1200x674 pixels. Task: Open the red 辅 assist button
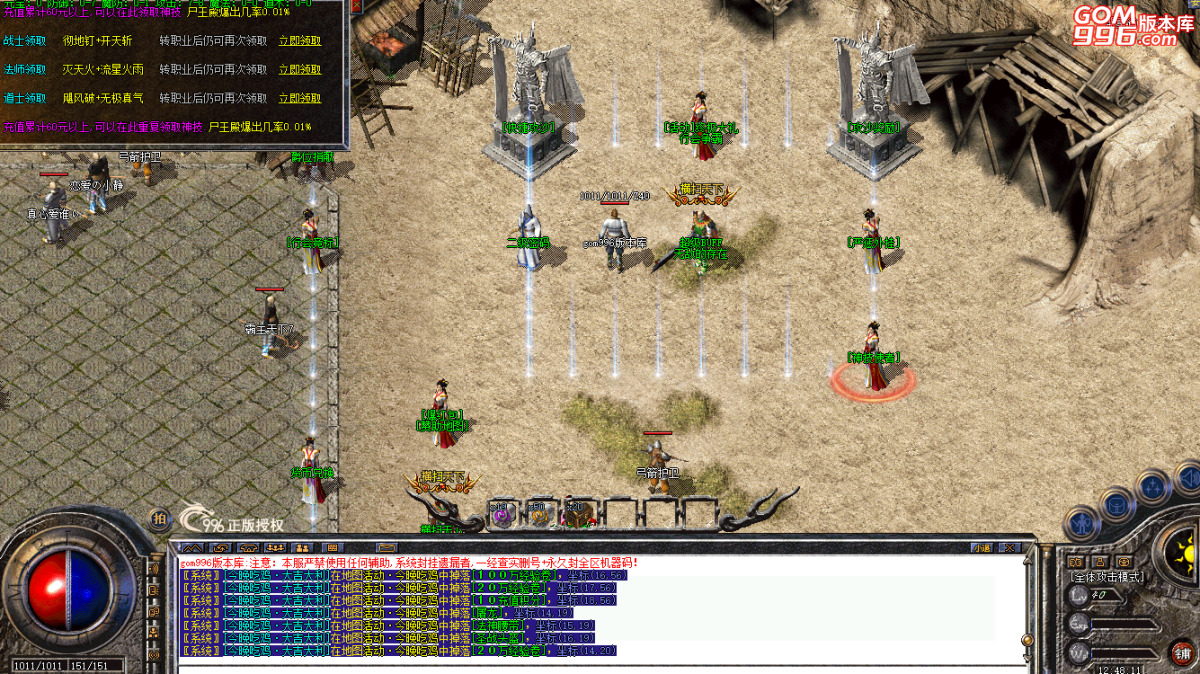[1181, 653]
